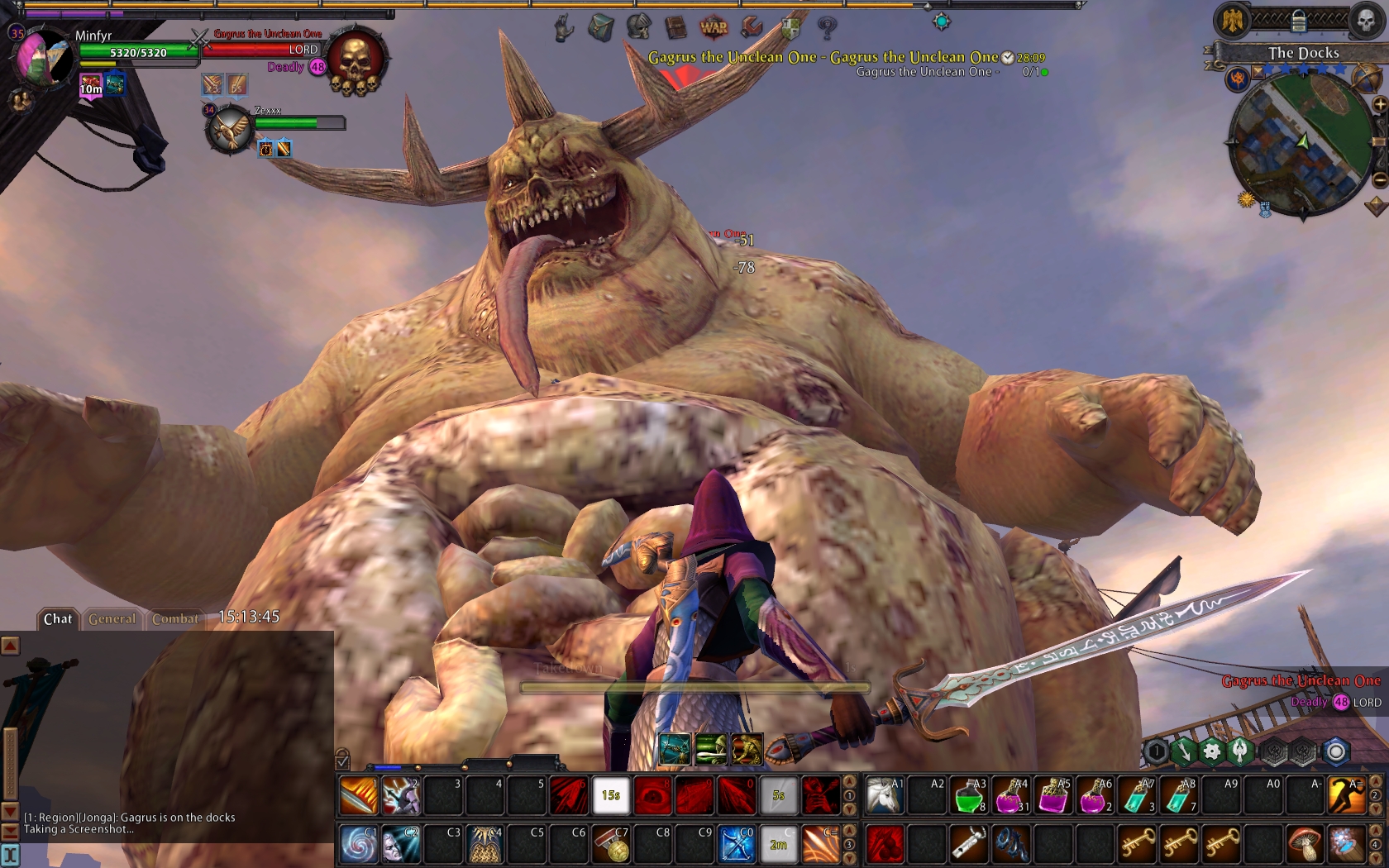Activate the flaming sword slash ability
Screen dimensions: 1389x868
(359, 796)
